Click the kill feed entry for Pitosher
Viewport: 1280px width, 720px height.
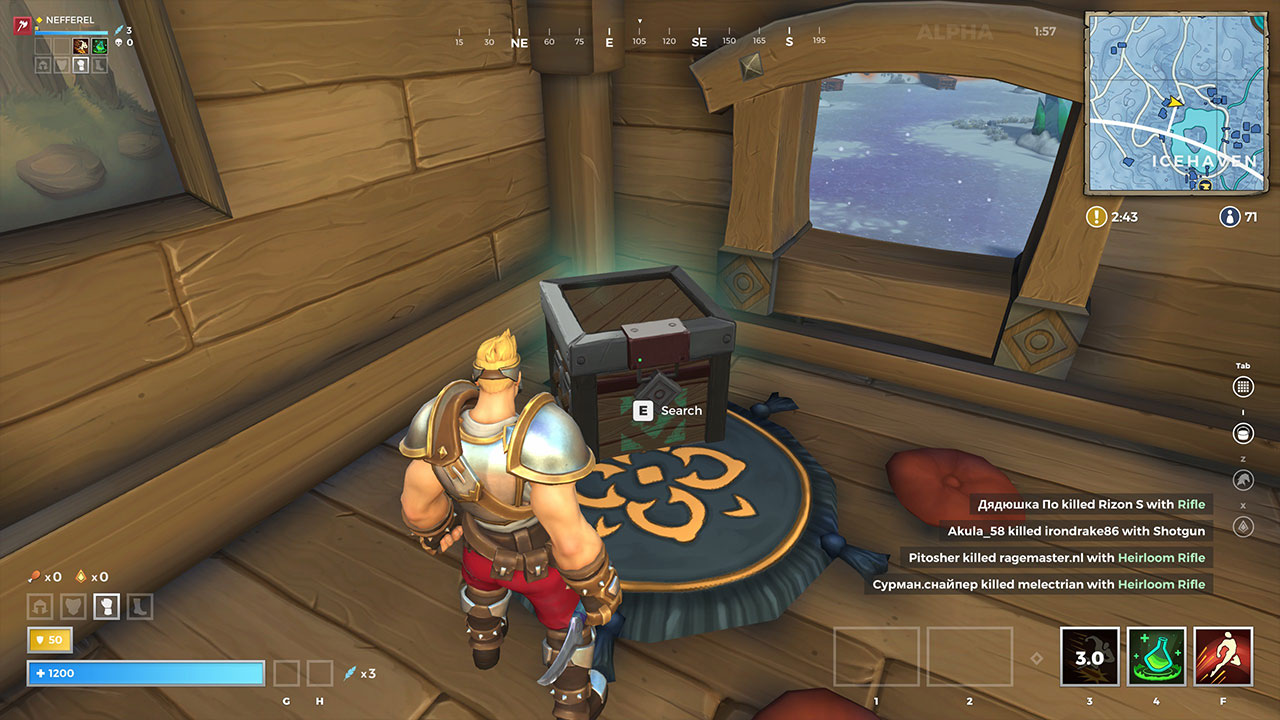pyautogui.click(x=1057, y=557)
